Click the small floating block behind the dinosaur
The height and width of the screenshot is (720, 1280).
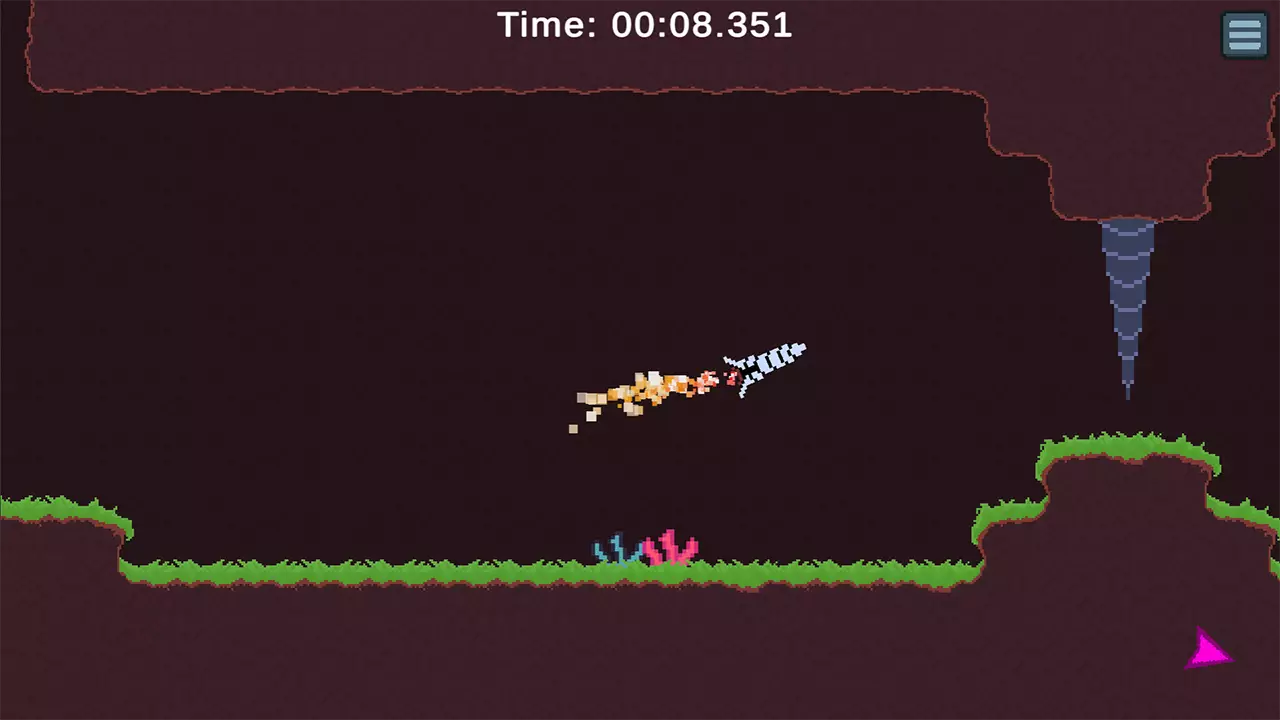[x=573, y=428]
